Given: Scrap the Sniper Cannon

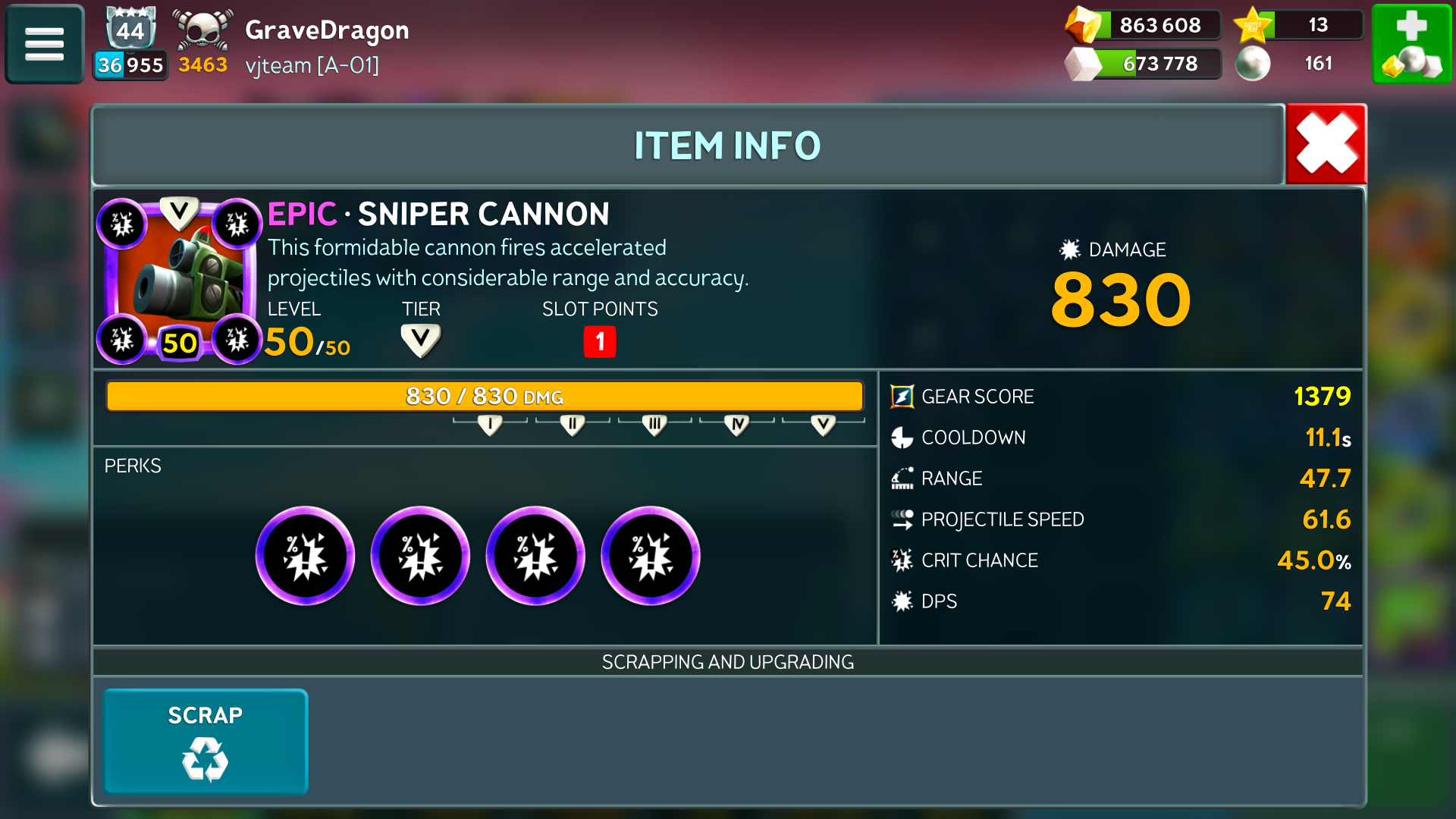Looking at the screenshot, I should tap(205, 741).
